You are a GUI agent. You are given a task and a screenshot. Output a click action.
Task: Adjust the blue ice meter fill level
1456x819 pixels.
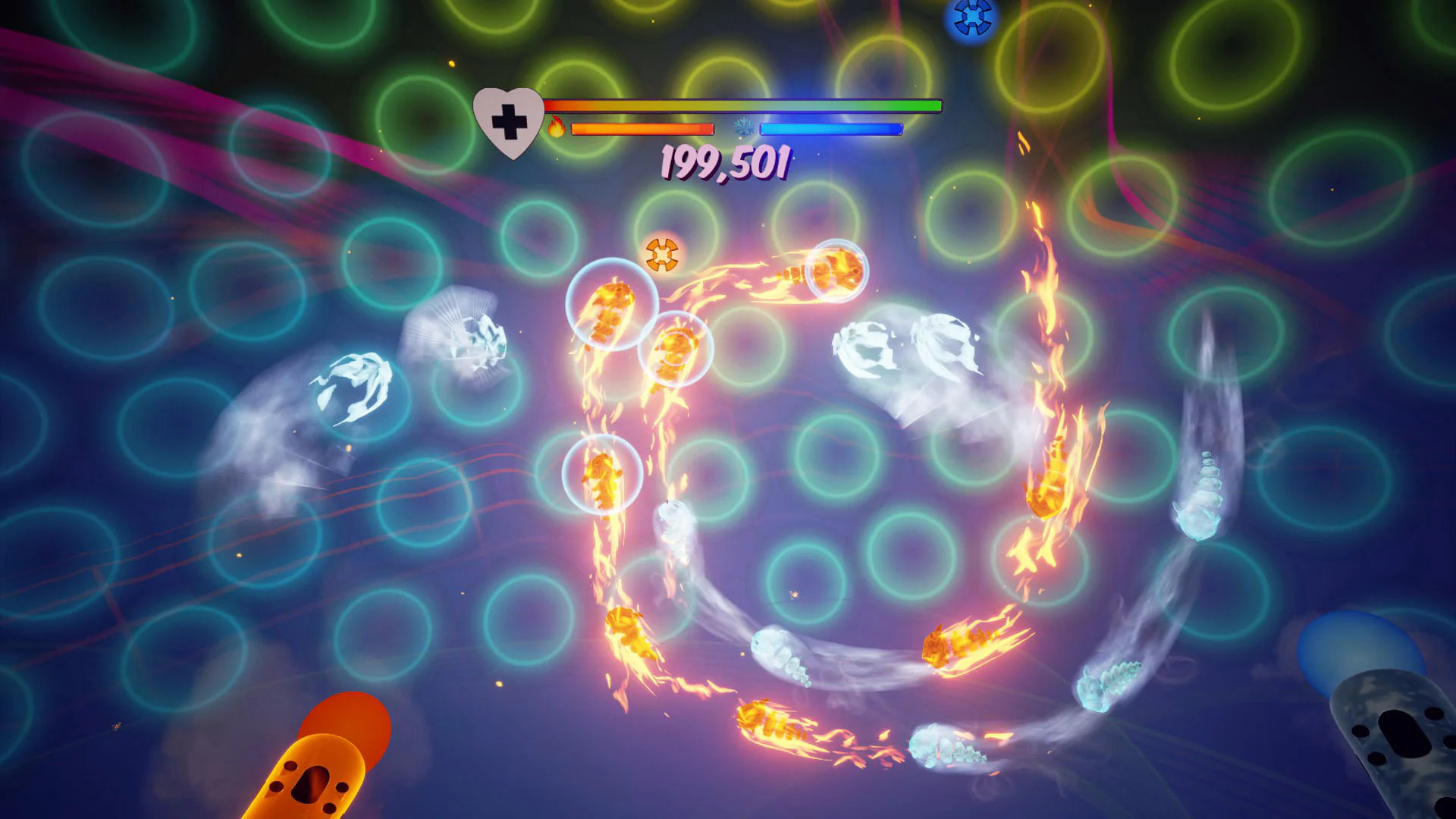tap(830, 128)
